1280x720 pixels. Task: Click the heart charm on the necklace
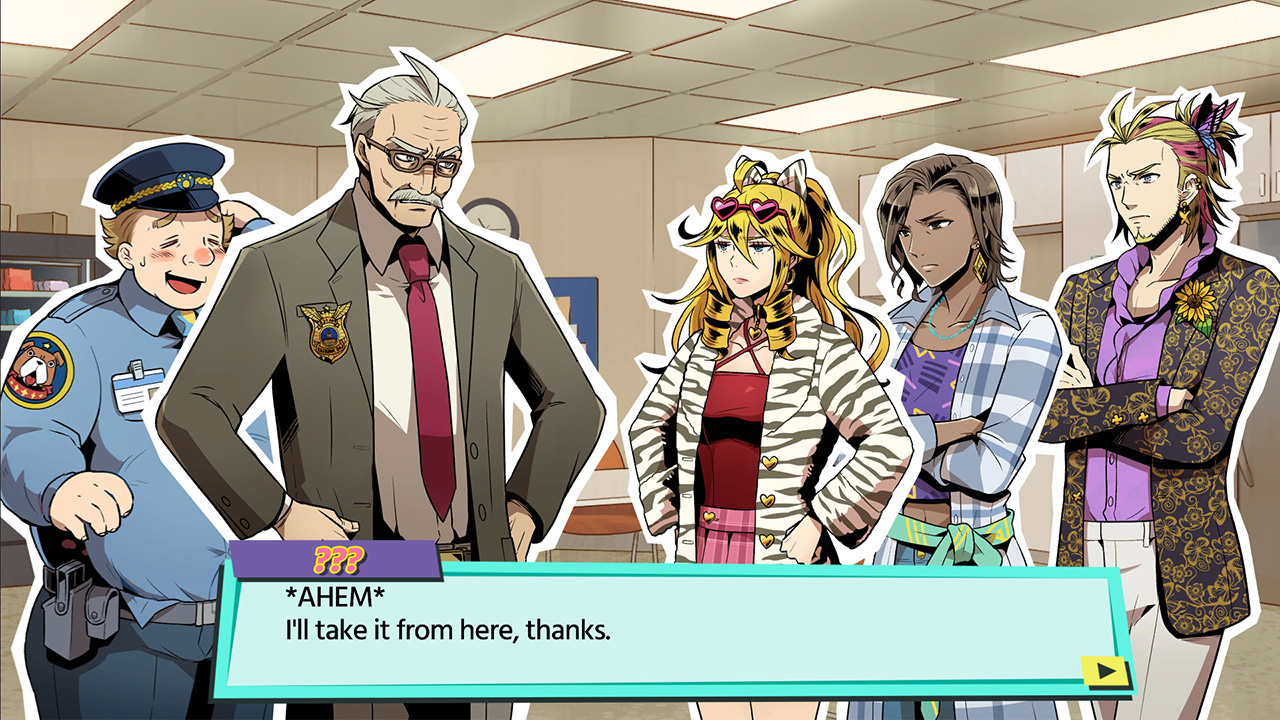point(756,331)
